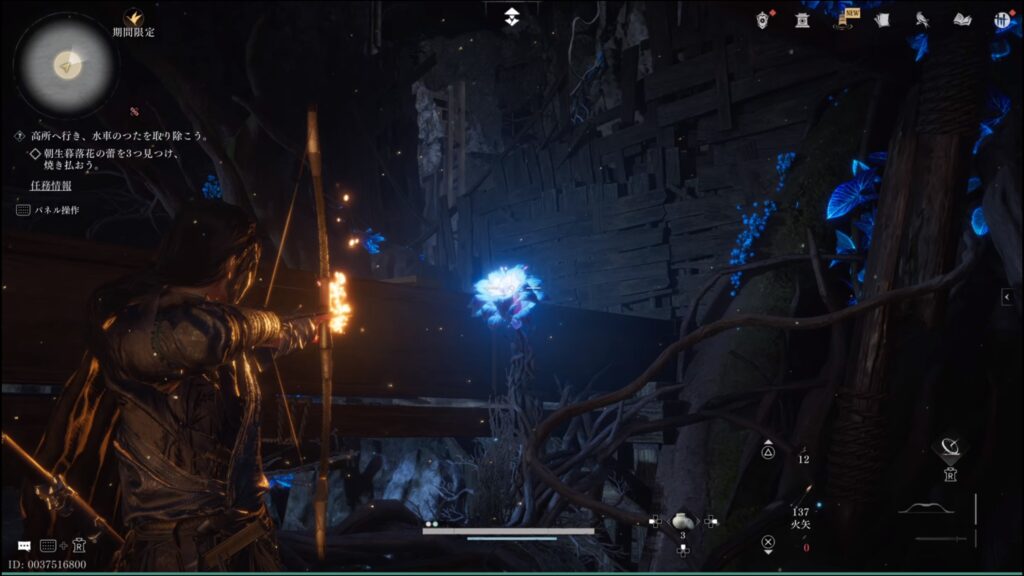This screenshot has width=1024, height=576.
Task: Open the shrine building icon in top bar
Action: (x=802, y=19)
